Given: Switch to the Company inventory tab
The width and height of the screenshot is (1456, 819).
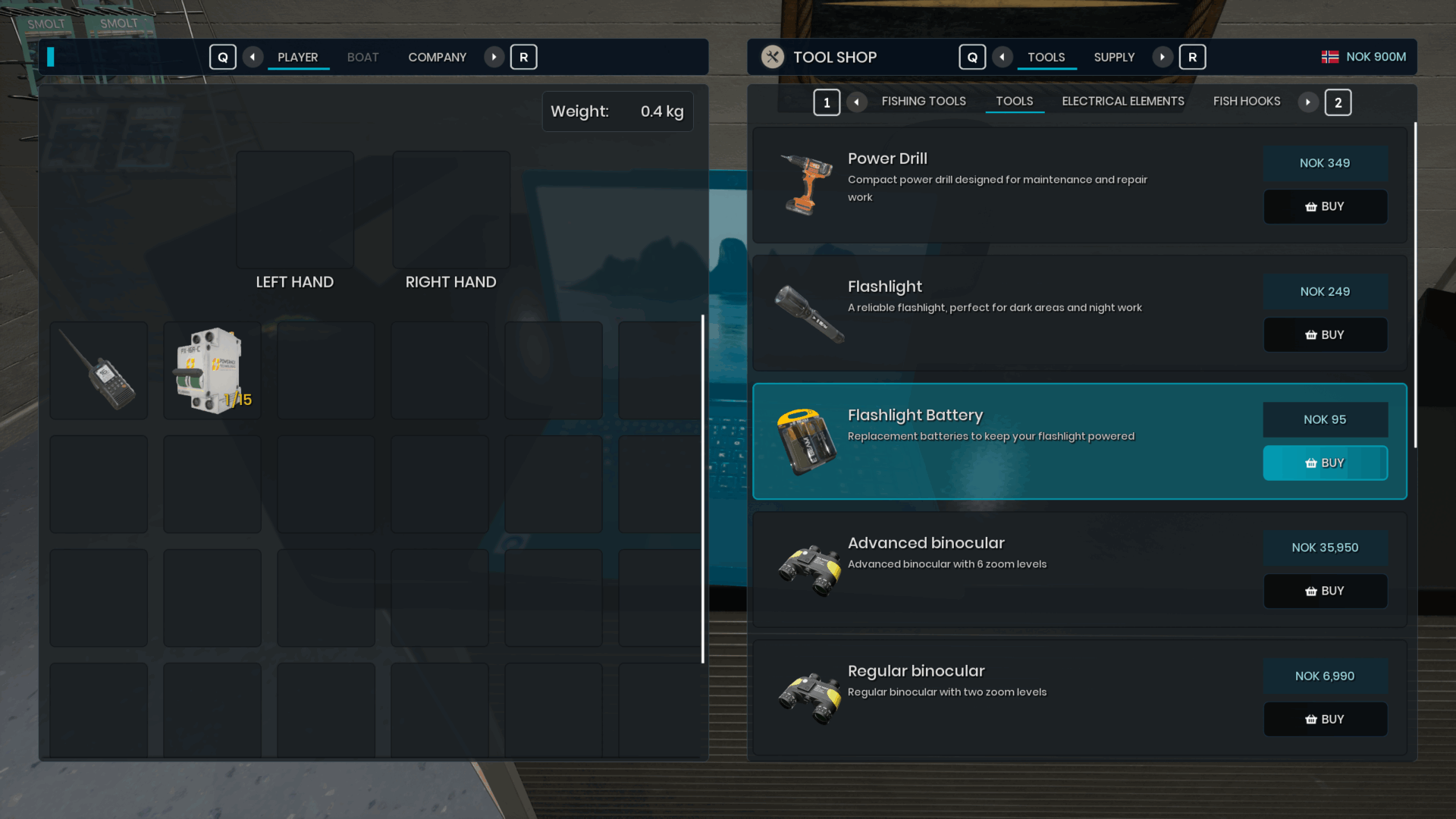Looking at the screenshot, I should (x=437, y=58).
